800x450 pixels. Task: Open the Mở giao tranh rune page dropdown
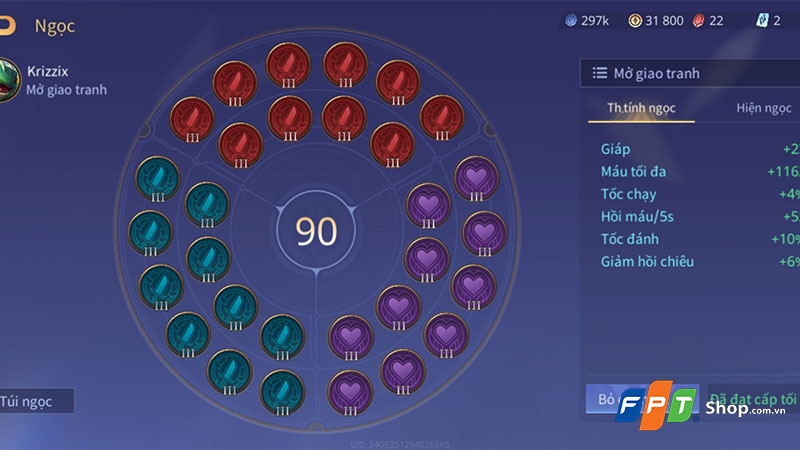[690, 73]
